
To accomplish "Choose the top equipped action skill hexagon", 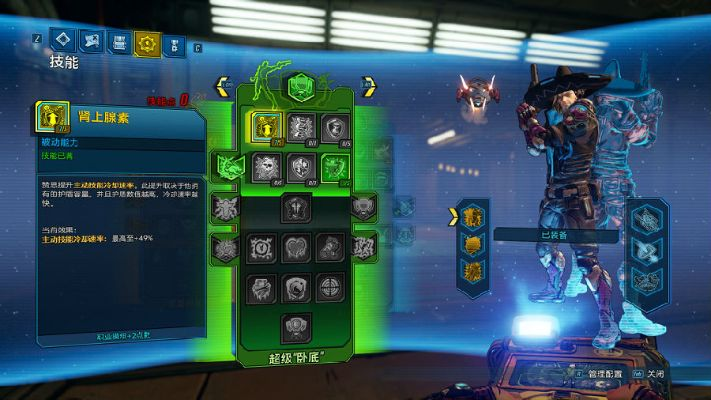I will [469, 216].
